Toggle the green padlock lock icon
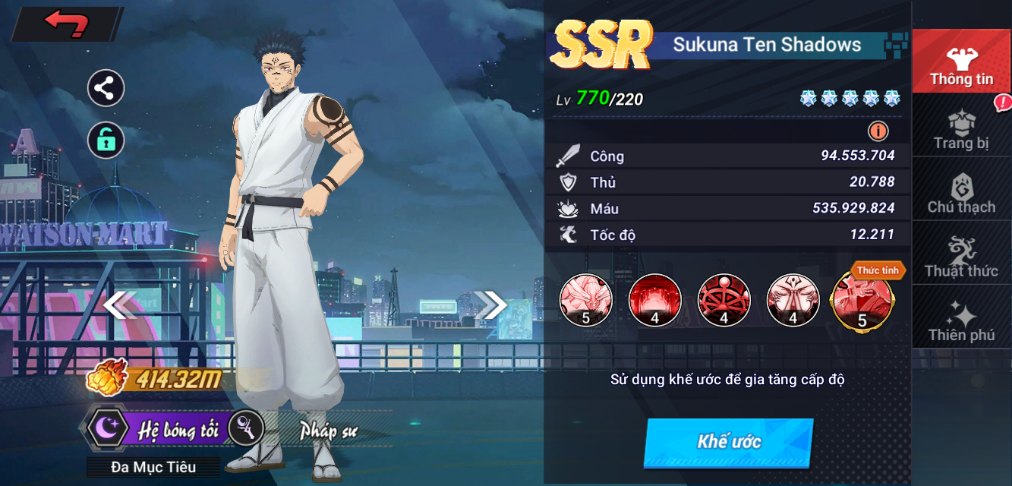This screenshot has height=486, width=1012. click(x=105, y=139)
